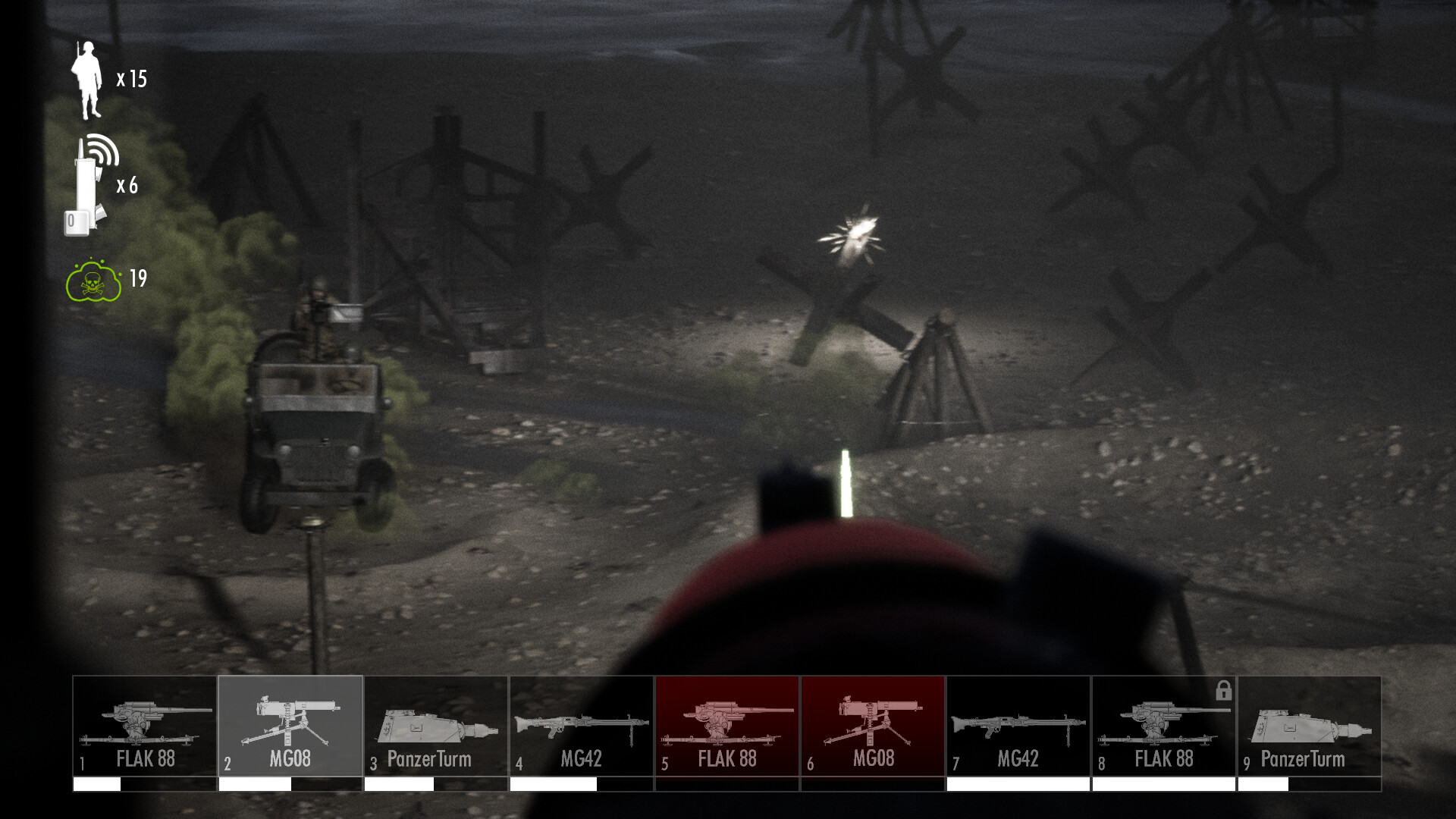The height and width of the screenshot is (819, 1456).
Task: Select the red-highlighted MG08 in slot 6
Action: tap(872, 724)
